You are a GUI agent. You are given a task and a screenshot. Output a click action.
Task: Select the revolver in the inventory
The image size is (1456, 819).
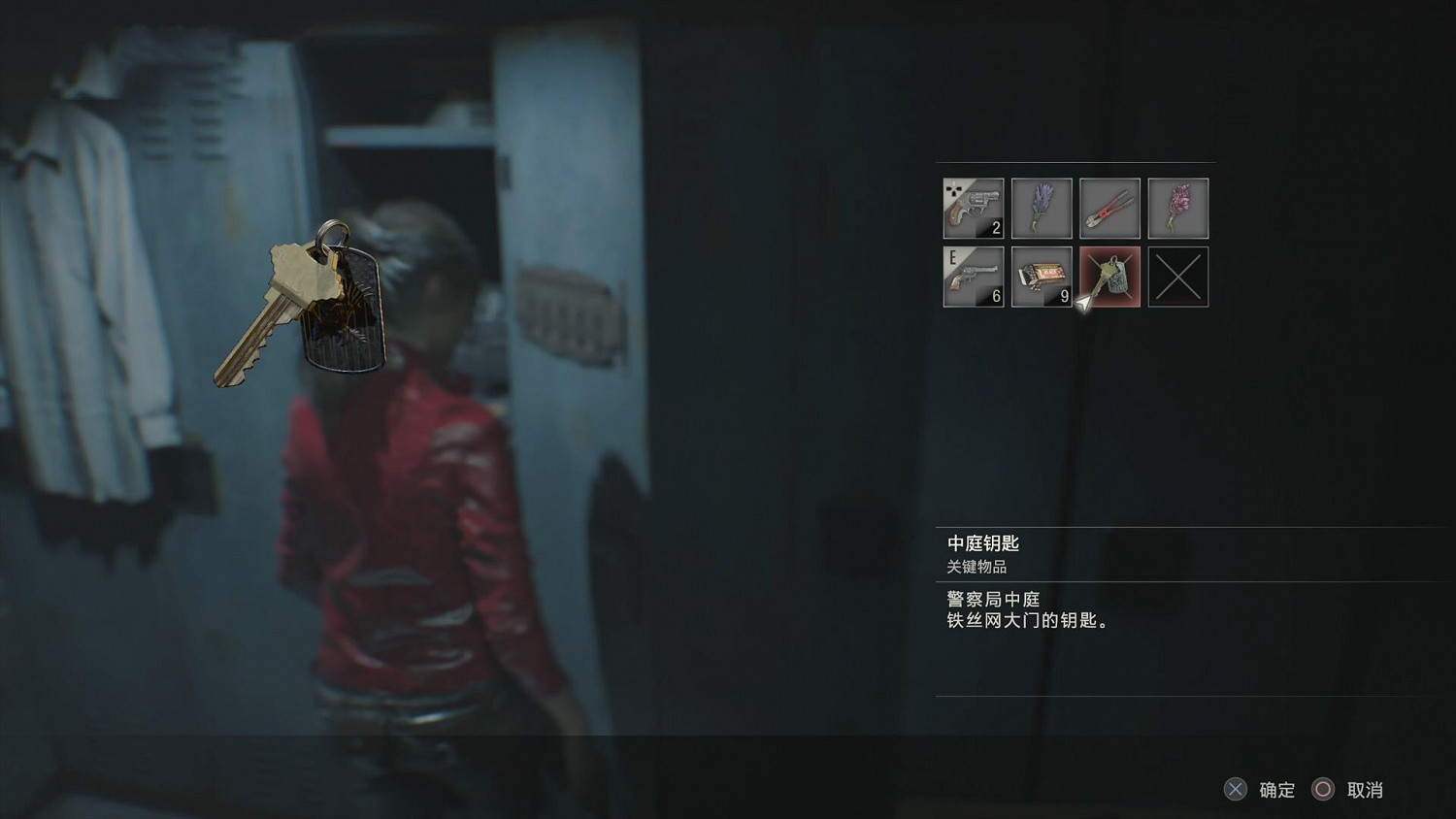coord(972,208)
